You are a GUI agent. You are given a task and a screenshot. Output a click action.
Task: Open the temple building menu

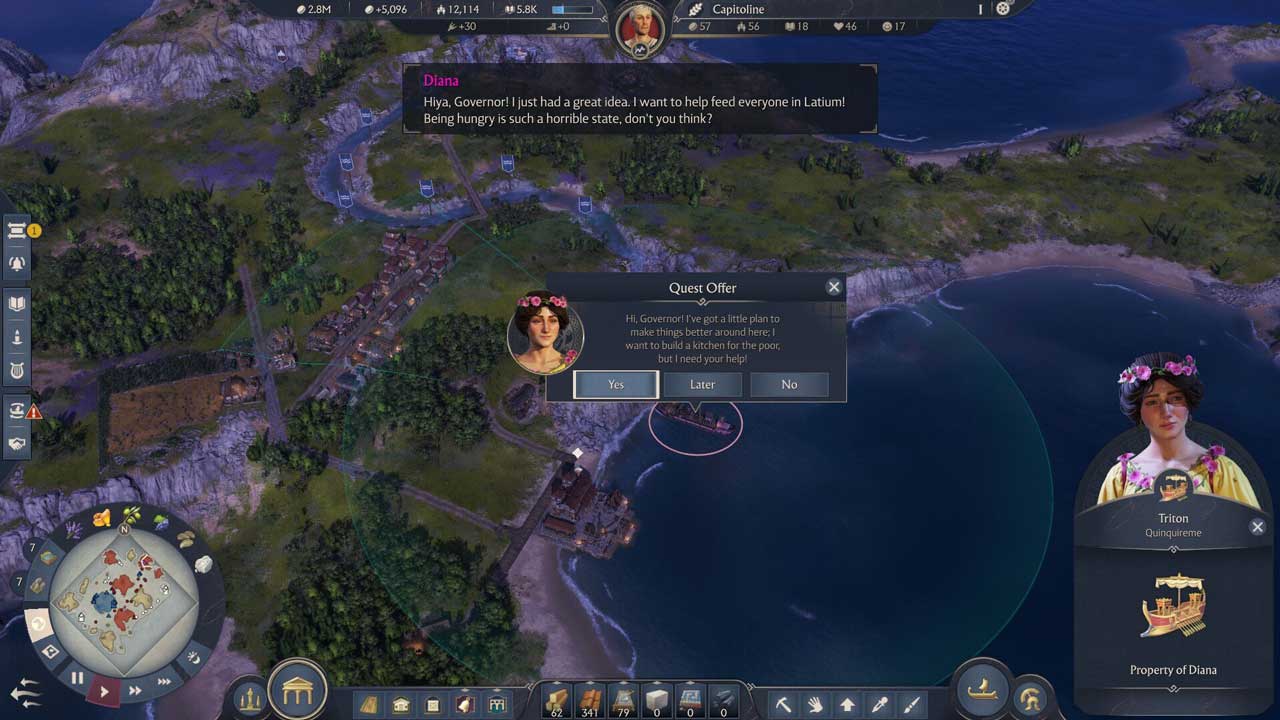(x=297, y=689)
